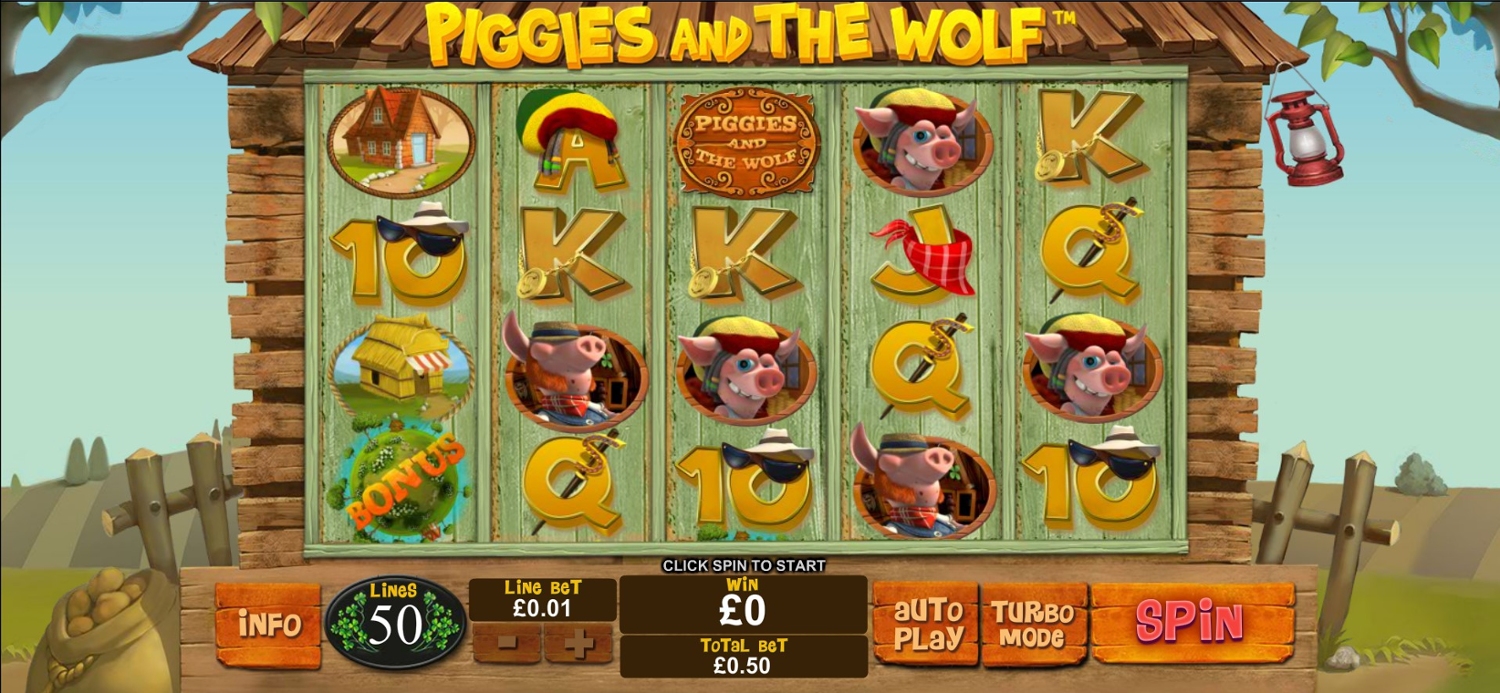Decrease line bet with the minus button
The image size is (1500, 693).
(x=507, y=644)
